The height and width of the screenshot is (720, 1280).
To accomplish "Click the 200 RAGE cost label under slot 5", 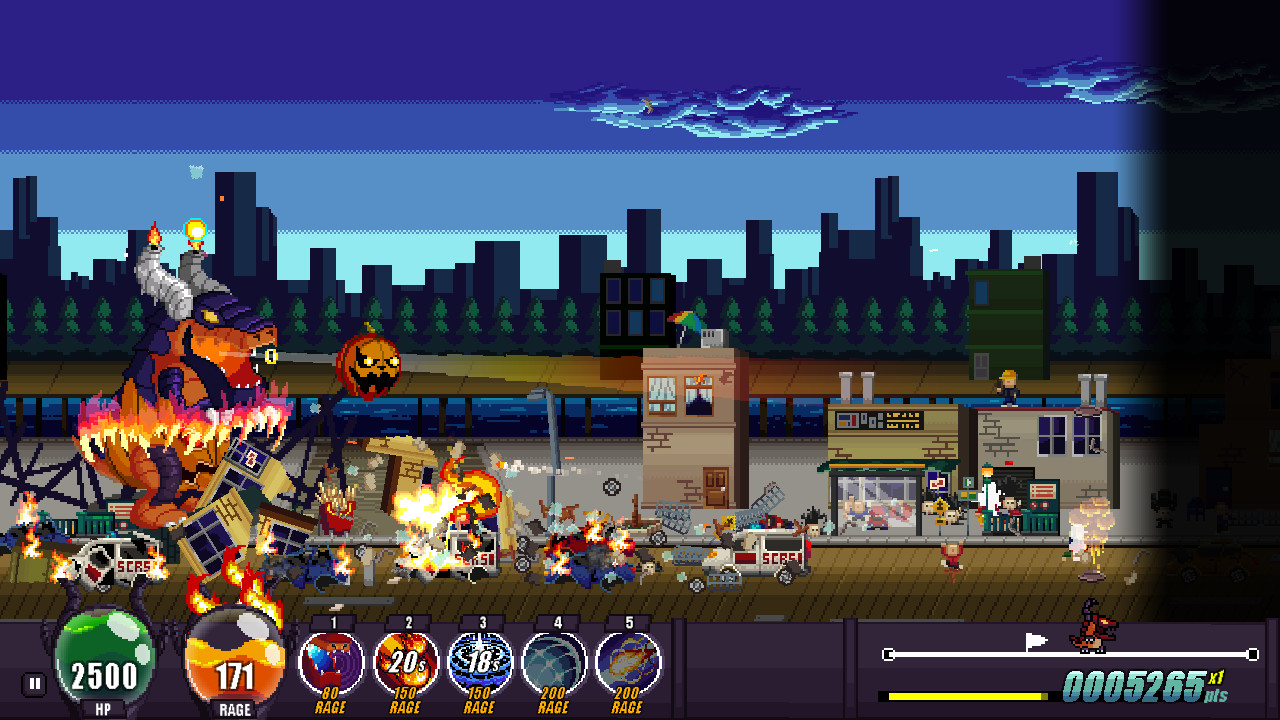I will (627, 700).
